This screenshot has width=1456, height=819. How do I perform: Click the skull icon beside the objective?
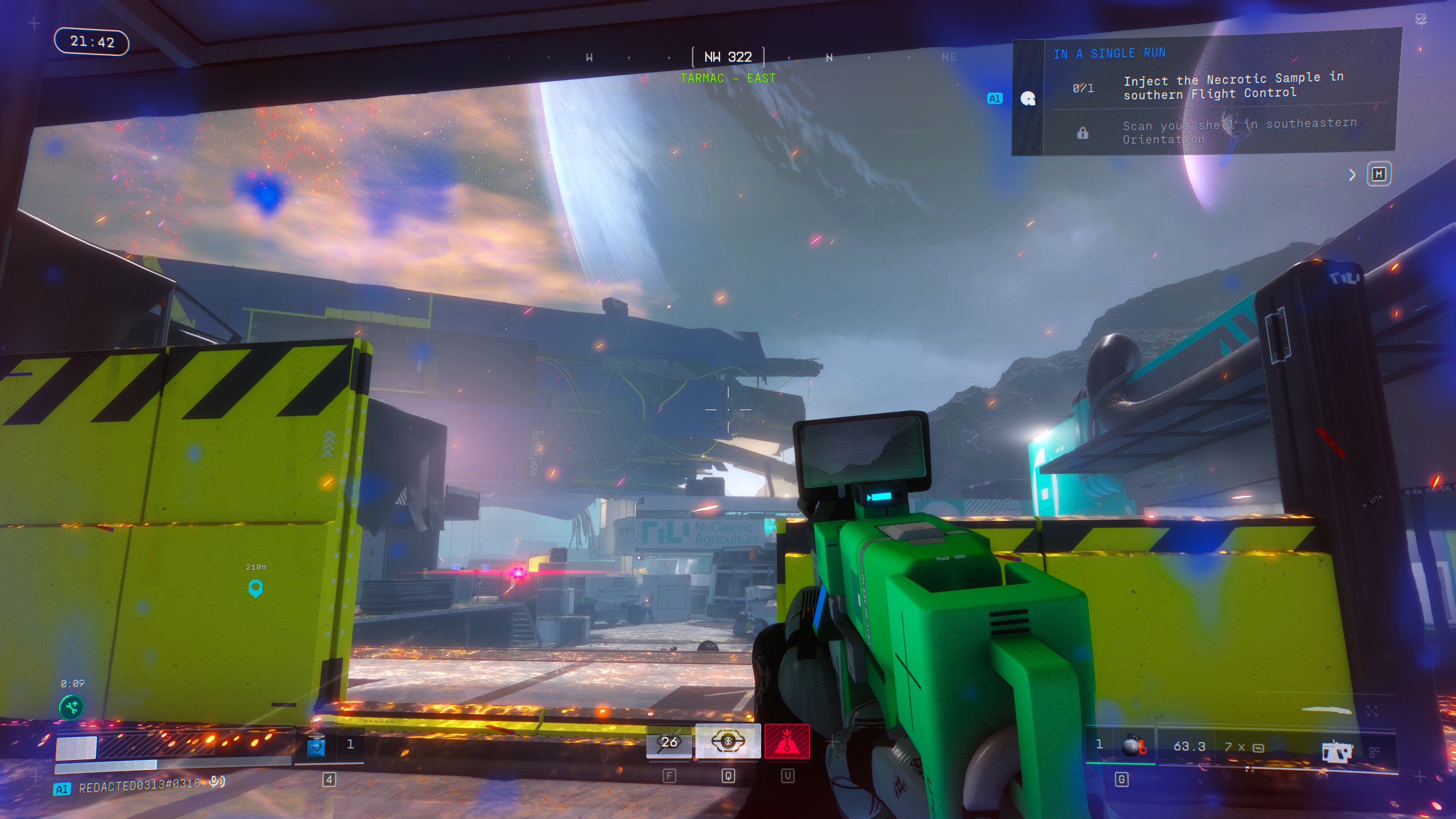1028,98
